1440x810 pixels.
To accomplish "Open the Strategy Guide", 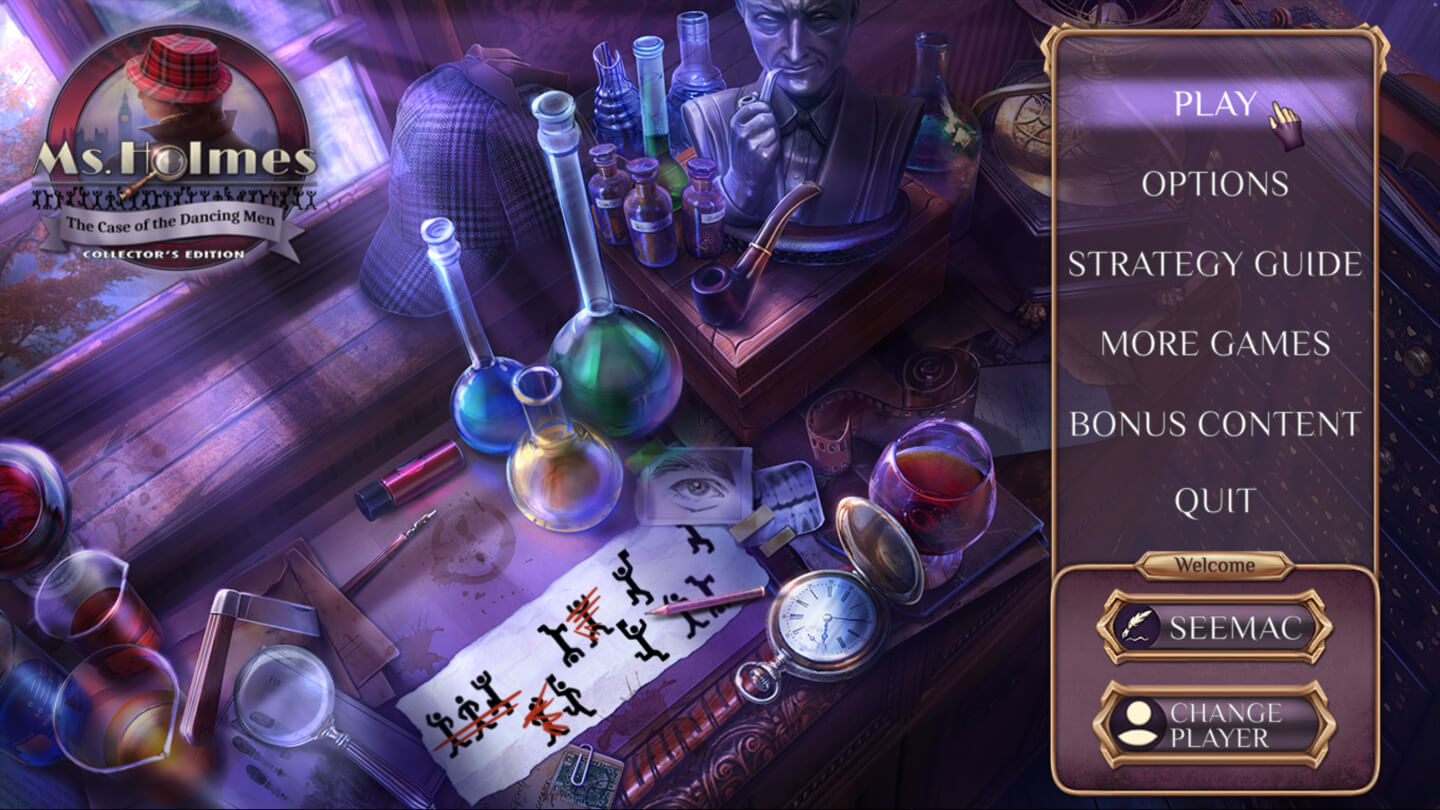I will coord(1214,264).
